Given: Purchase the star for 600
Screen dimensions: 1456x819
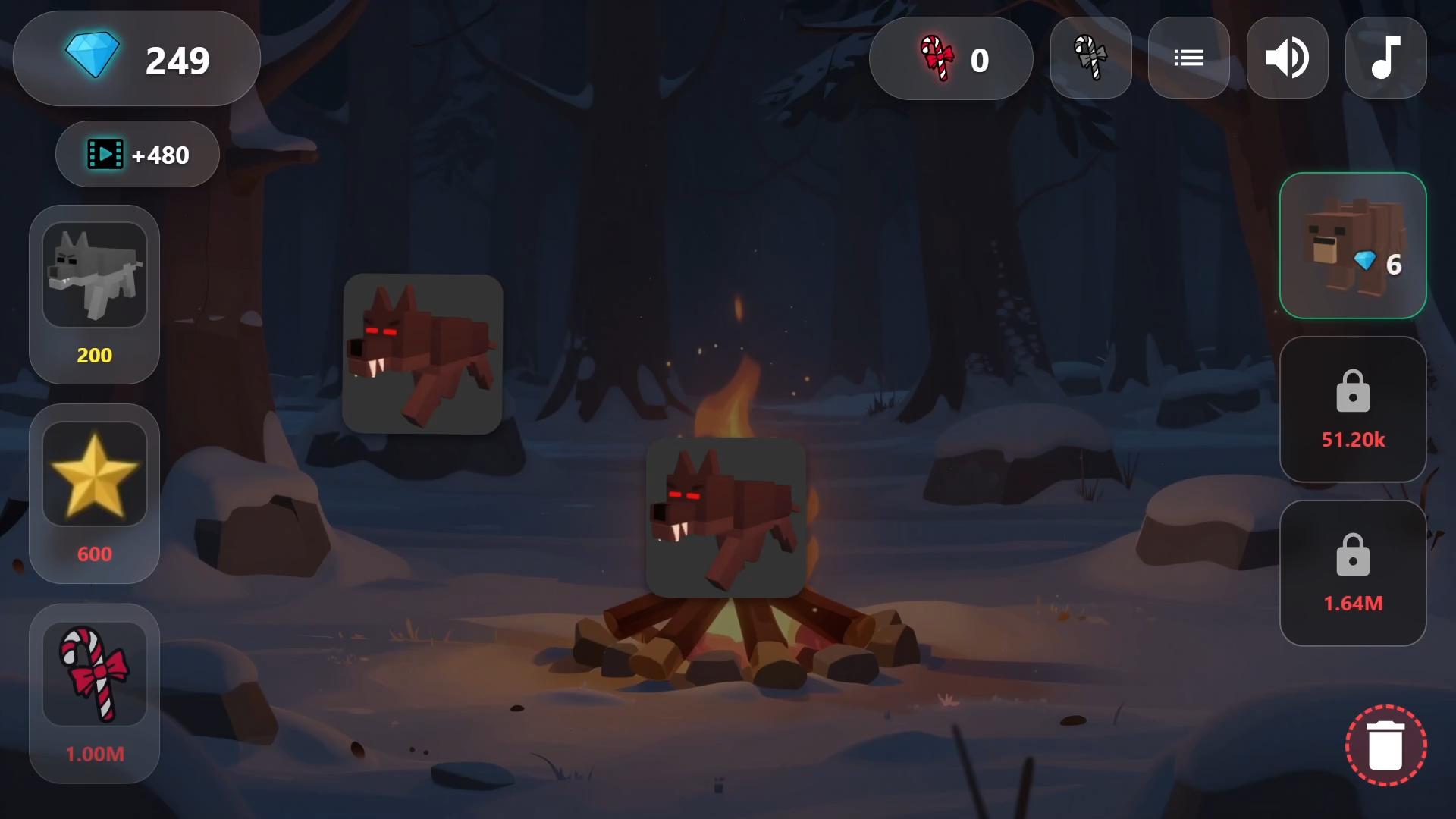Looking at the screenshot, I should [x=94, y=493].
